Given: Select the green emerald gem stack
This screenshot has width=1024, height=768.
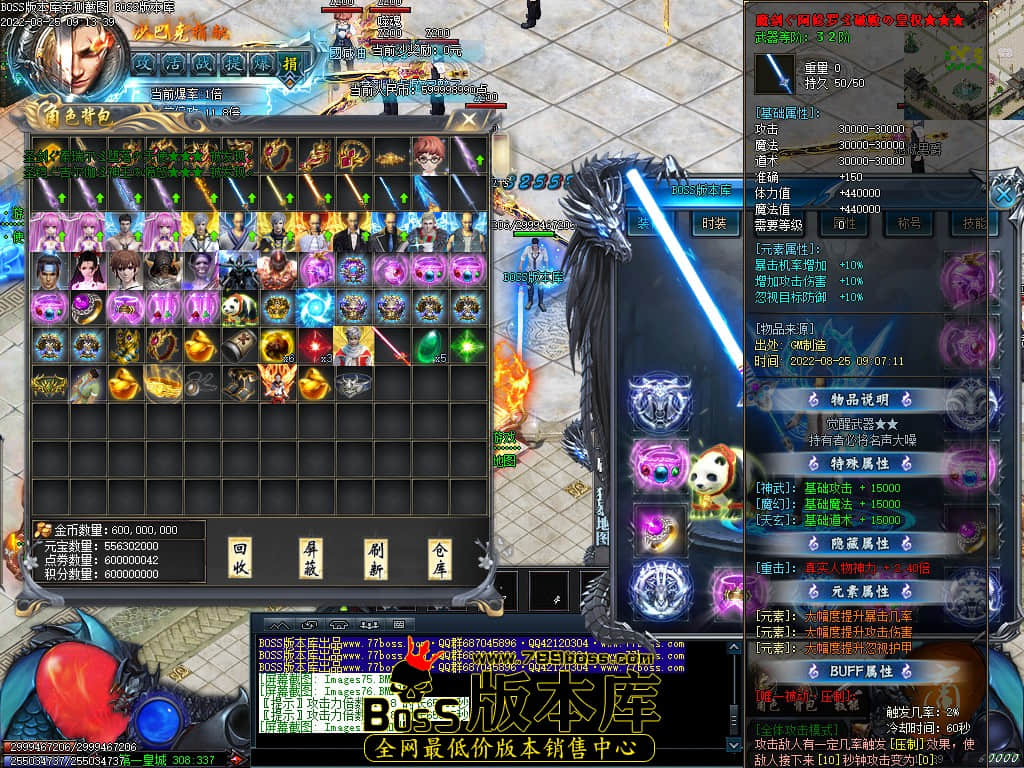Looking at the screenshot, I should pos(427,345).
